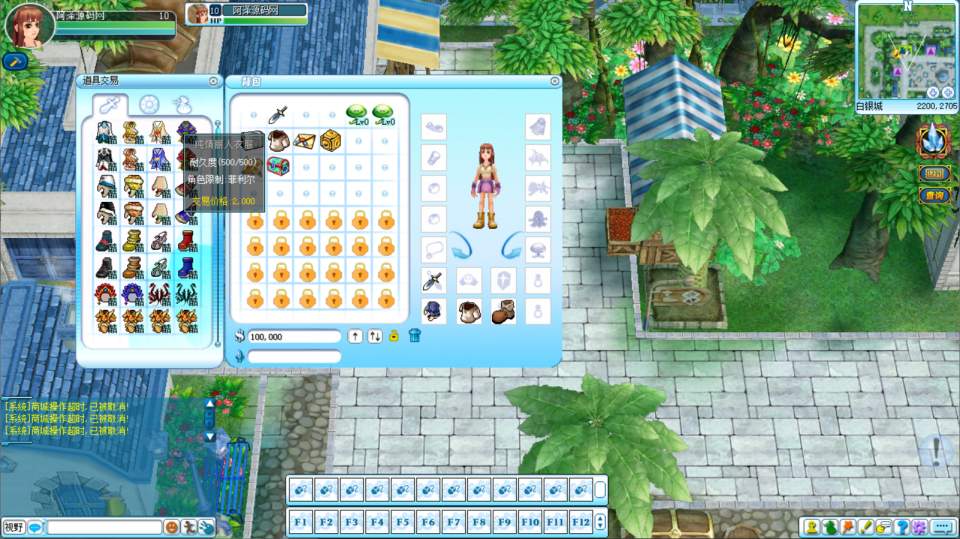This screenshot has height=539, width=960.
Task: Select the dagger item in the backpack
Action: tap(279, 113)
